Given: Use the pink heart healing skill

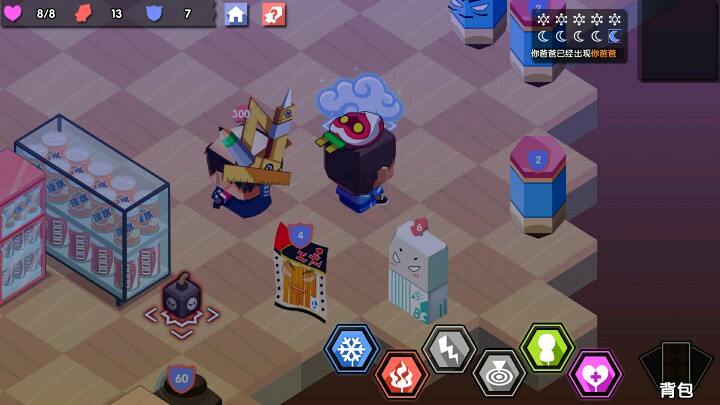Looking at the screenshot, I should click(595, 376).
